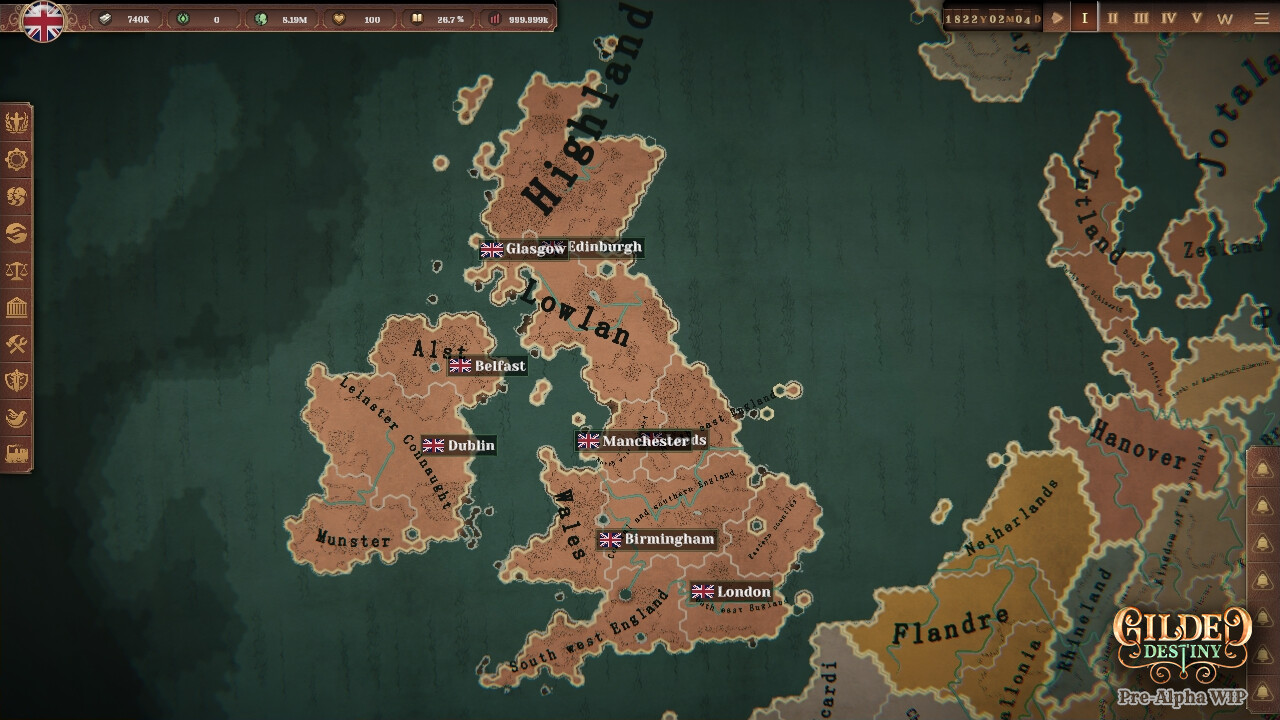Click the London city label on the map
This screenshot has height=720, width=1280.
coord(733,592)
